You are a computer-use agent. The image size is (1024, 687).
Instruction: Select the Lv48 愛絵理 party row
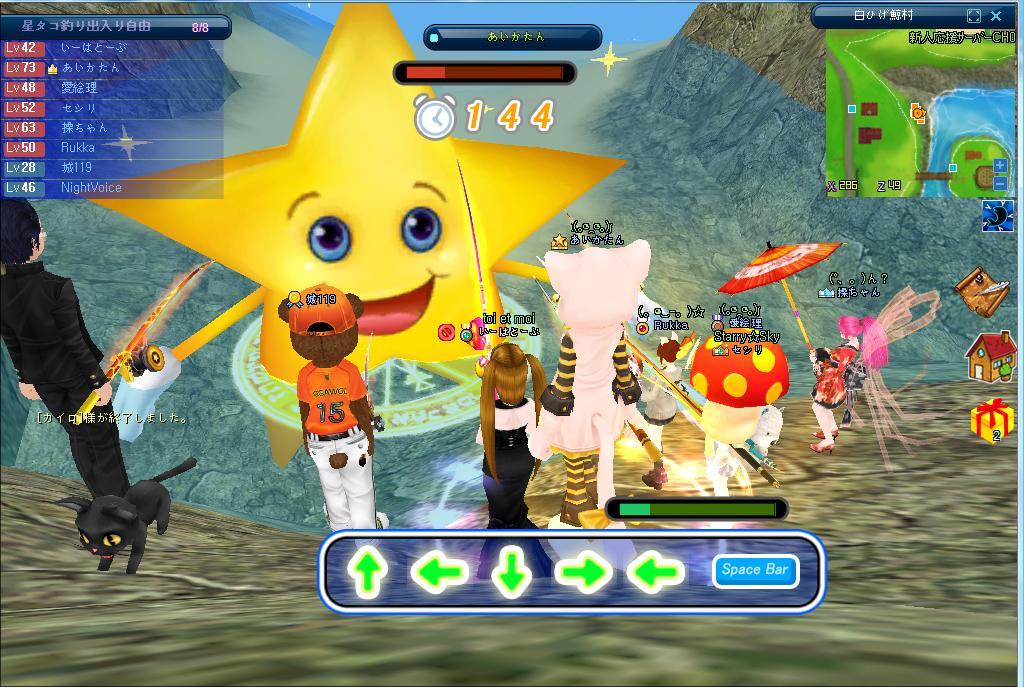pyautogui.click(x=112, y=88)
